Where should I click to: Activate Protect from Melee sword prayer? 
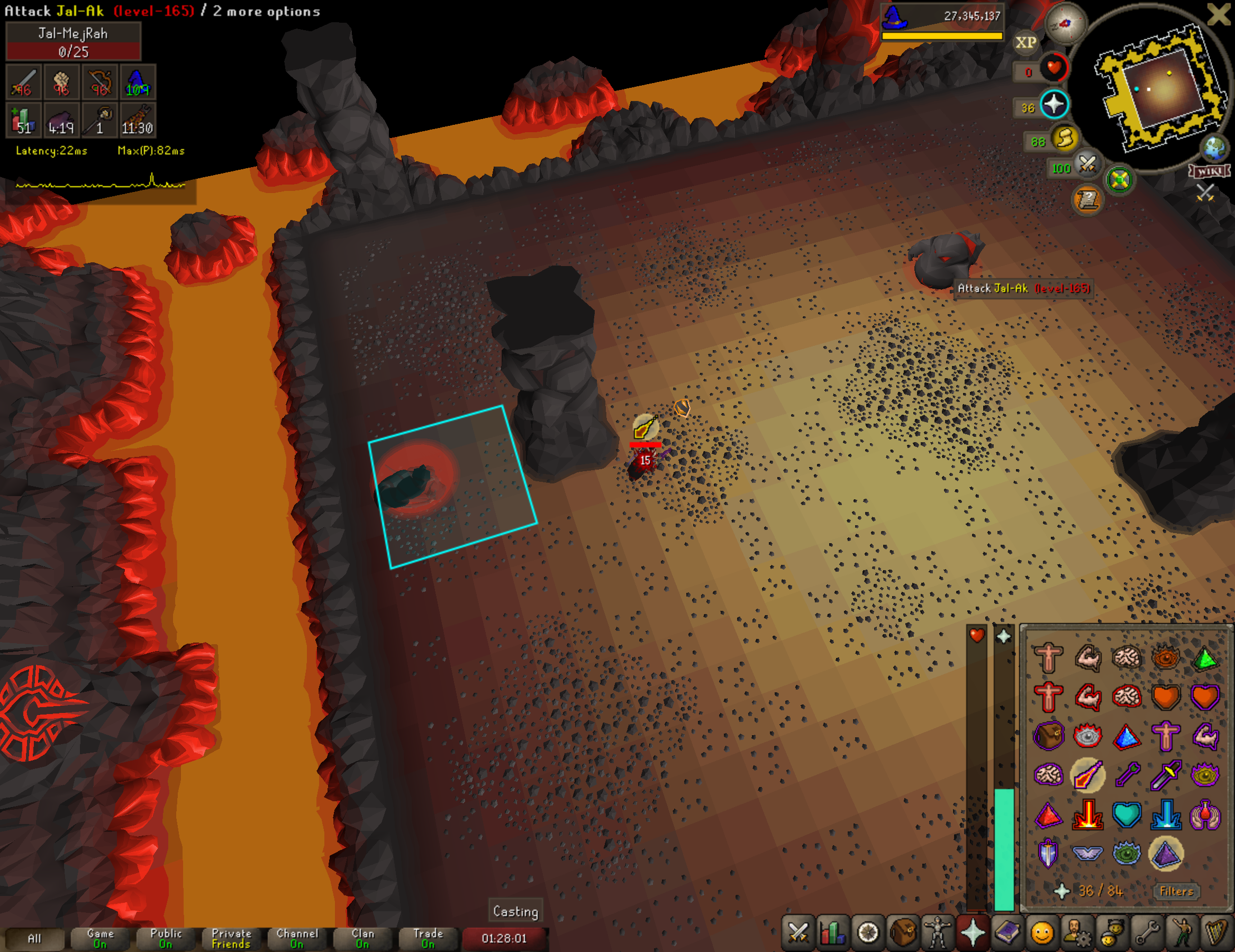pos(1166,776)
